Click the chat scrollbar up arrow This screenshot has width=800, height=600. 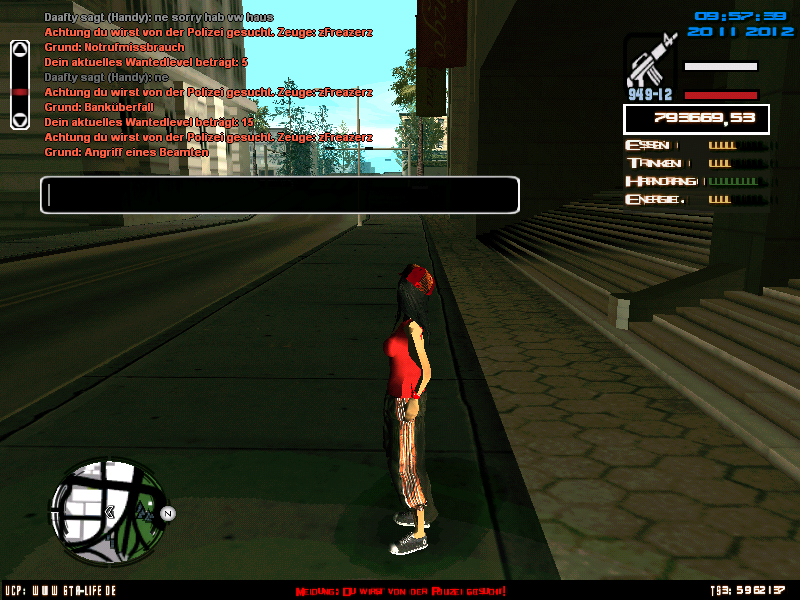pyautogui.click(x=19, y=50)
